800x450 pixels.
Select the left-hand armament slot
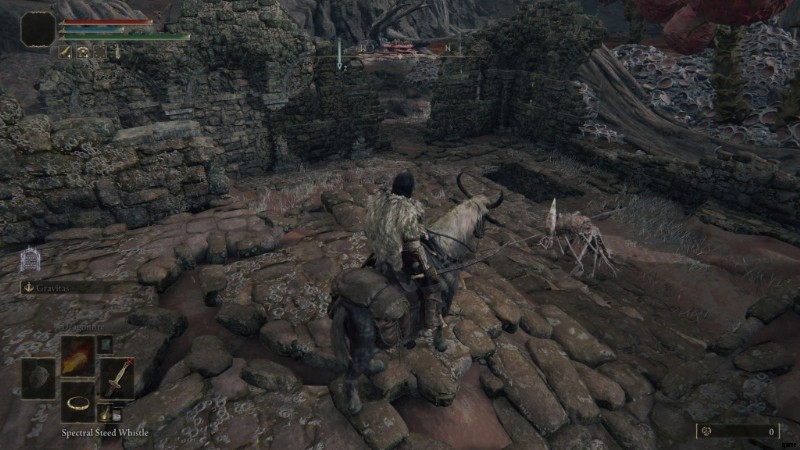tap(39, 379)
